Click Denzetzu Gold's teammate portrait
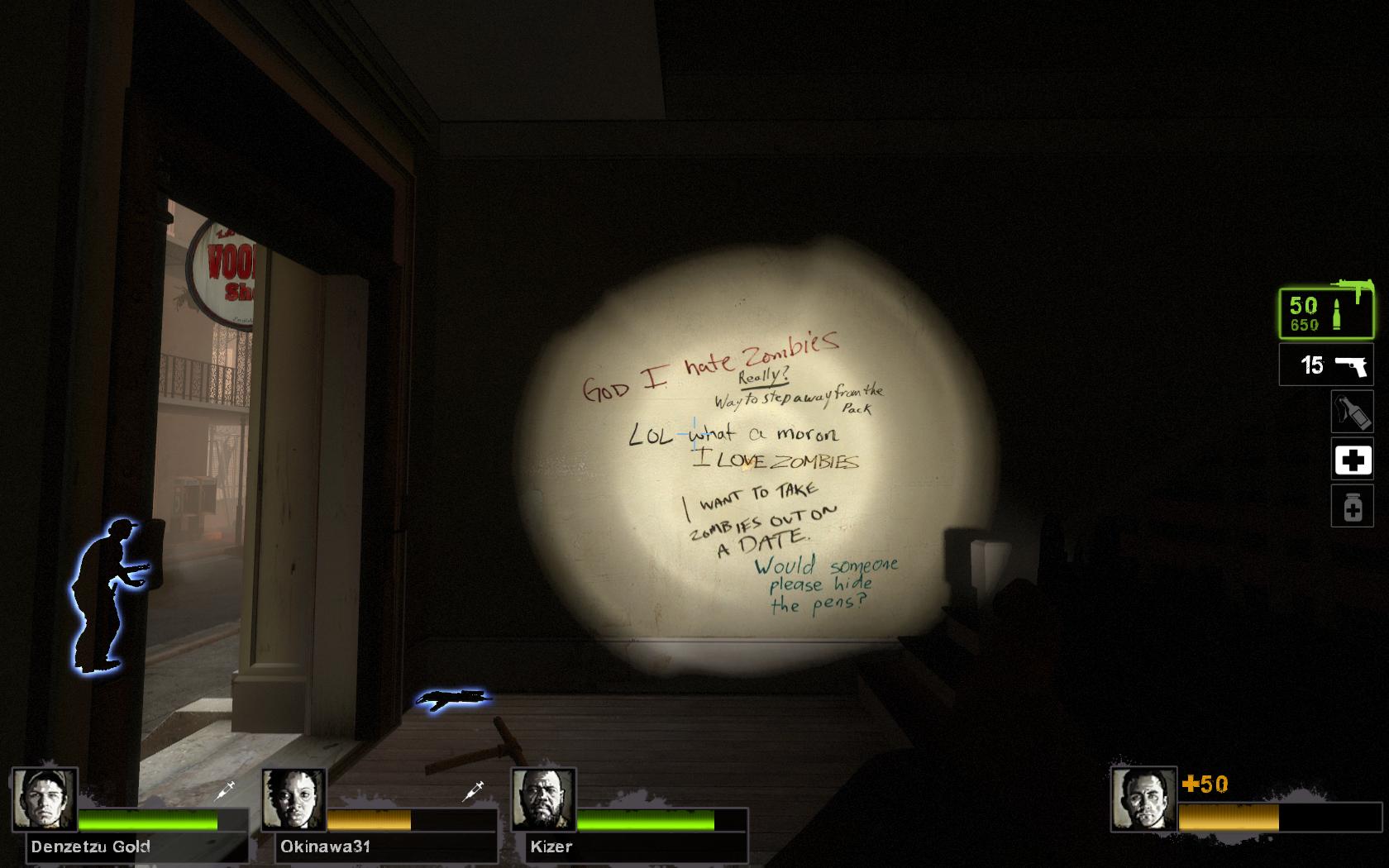The width and height of the screenshot is (1389, 868). pyautogui.click(x=45, y=799)
